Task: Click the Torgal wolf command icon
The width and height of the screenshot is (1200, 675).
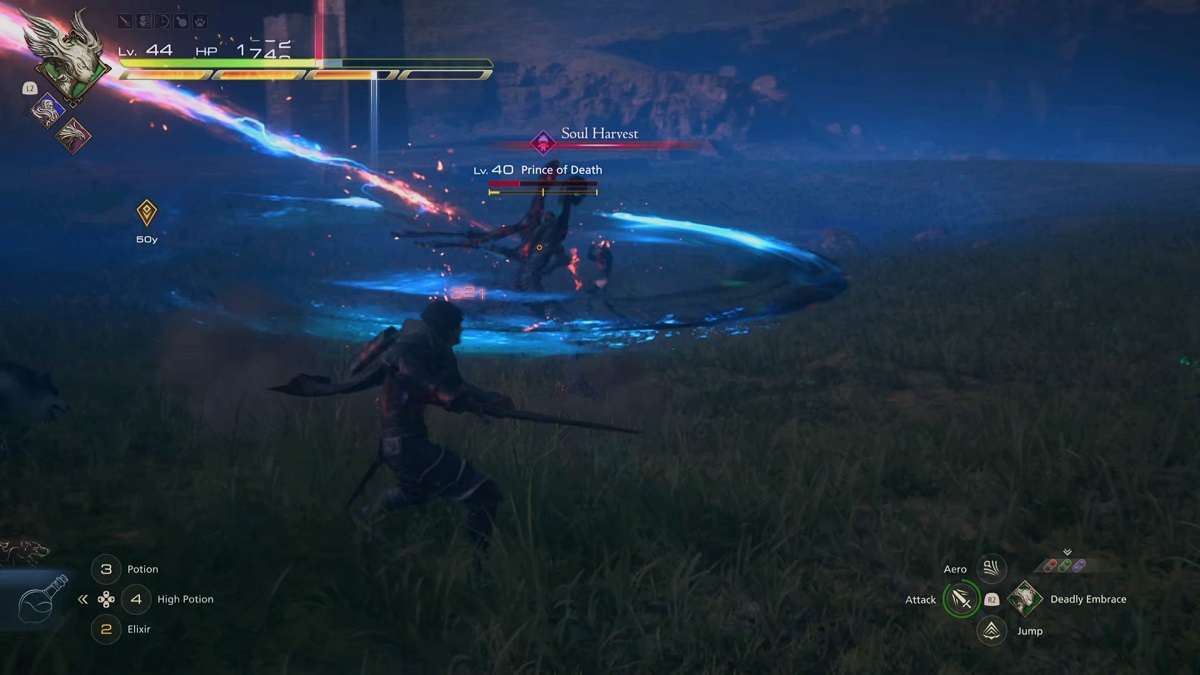Action: point(25,550)
